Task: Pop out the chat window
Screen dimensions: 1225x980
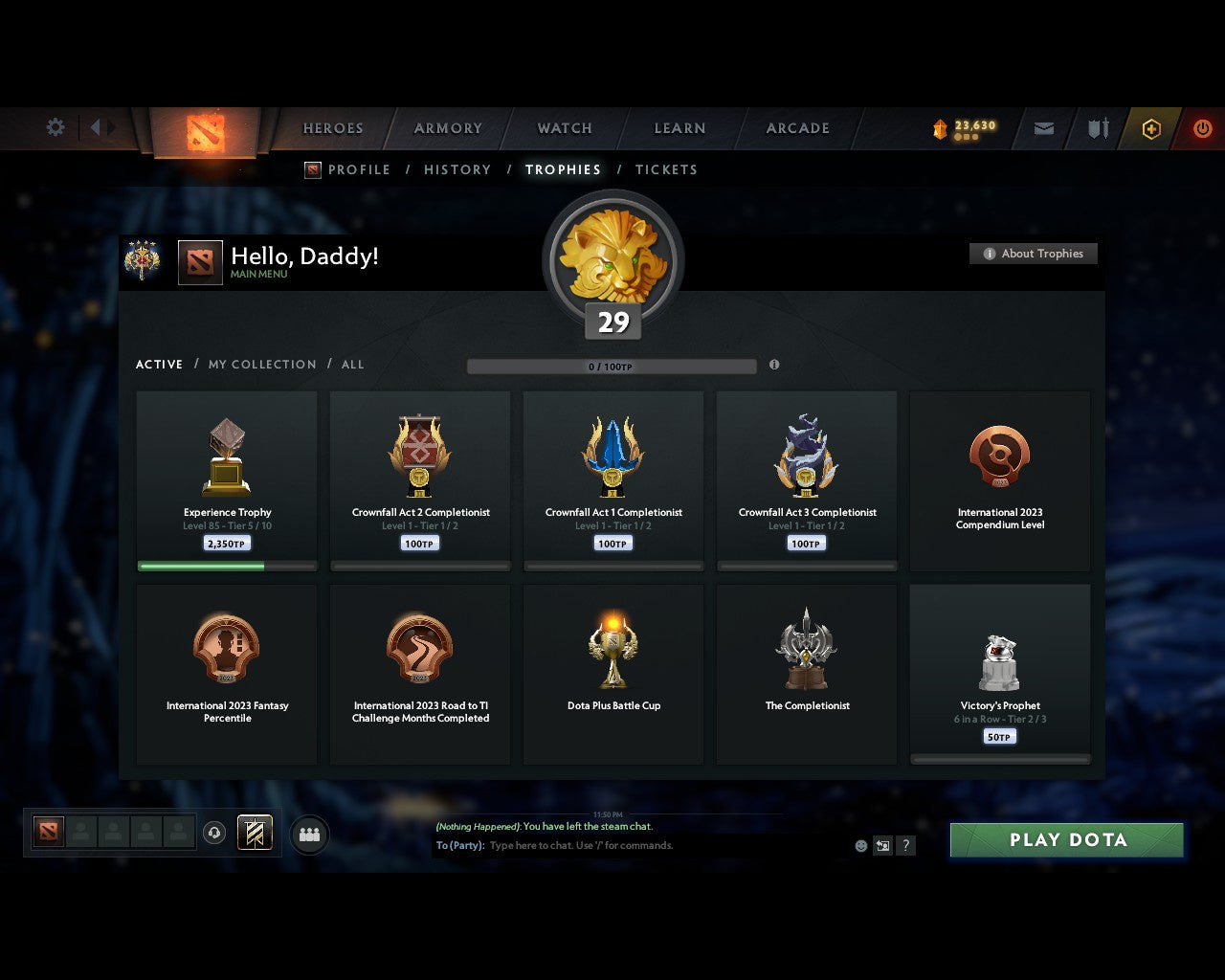Action: 881,845
